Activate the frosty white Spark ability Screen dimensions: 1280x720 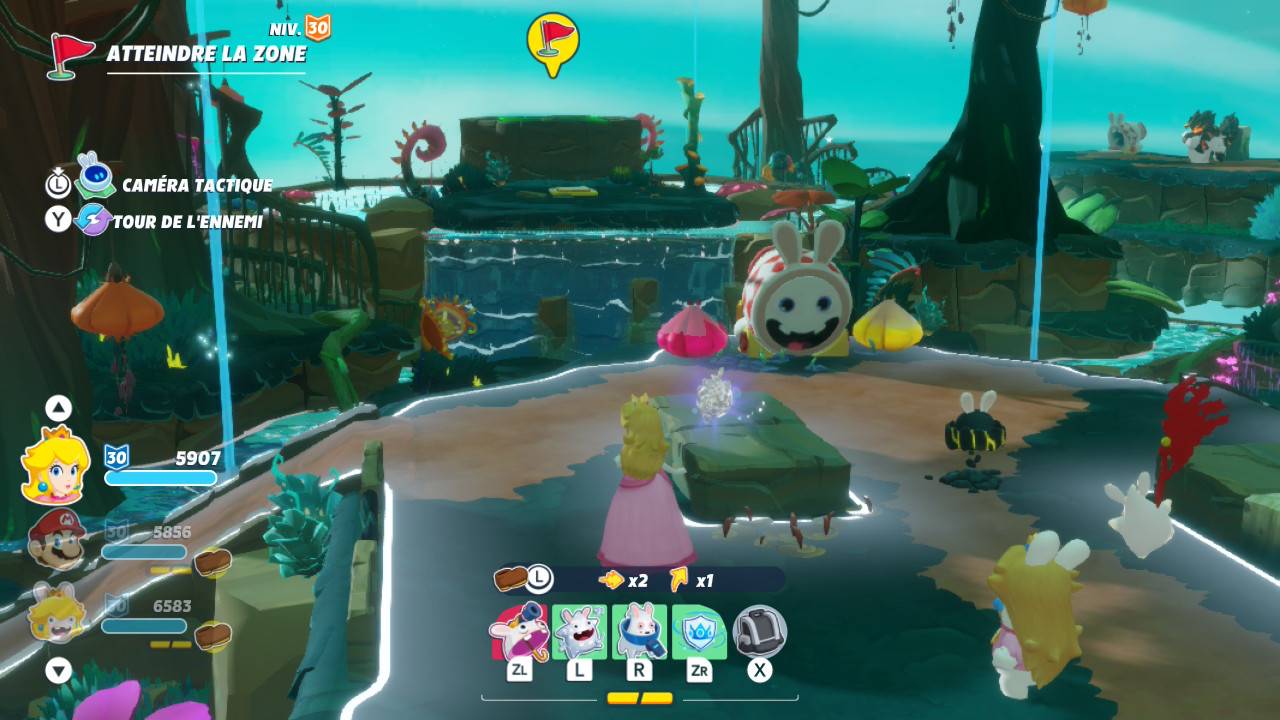point(579,632)
